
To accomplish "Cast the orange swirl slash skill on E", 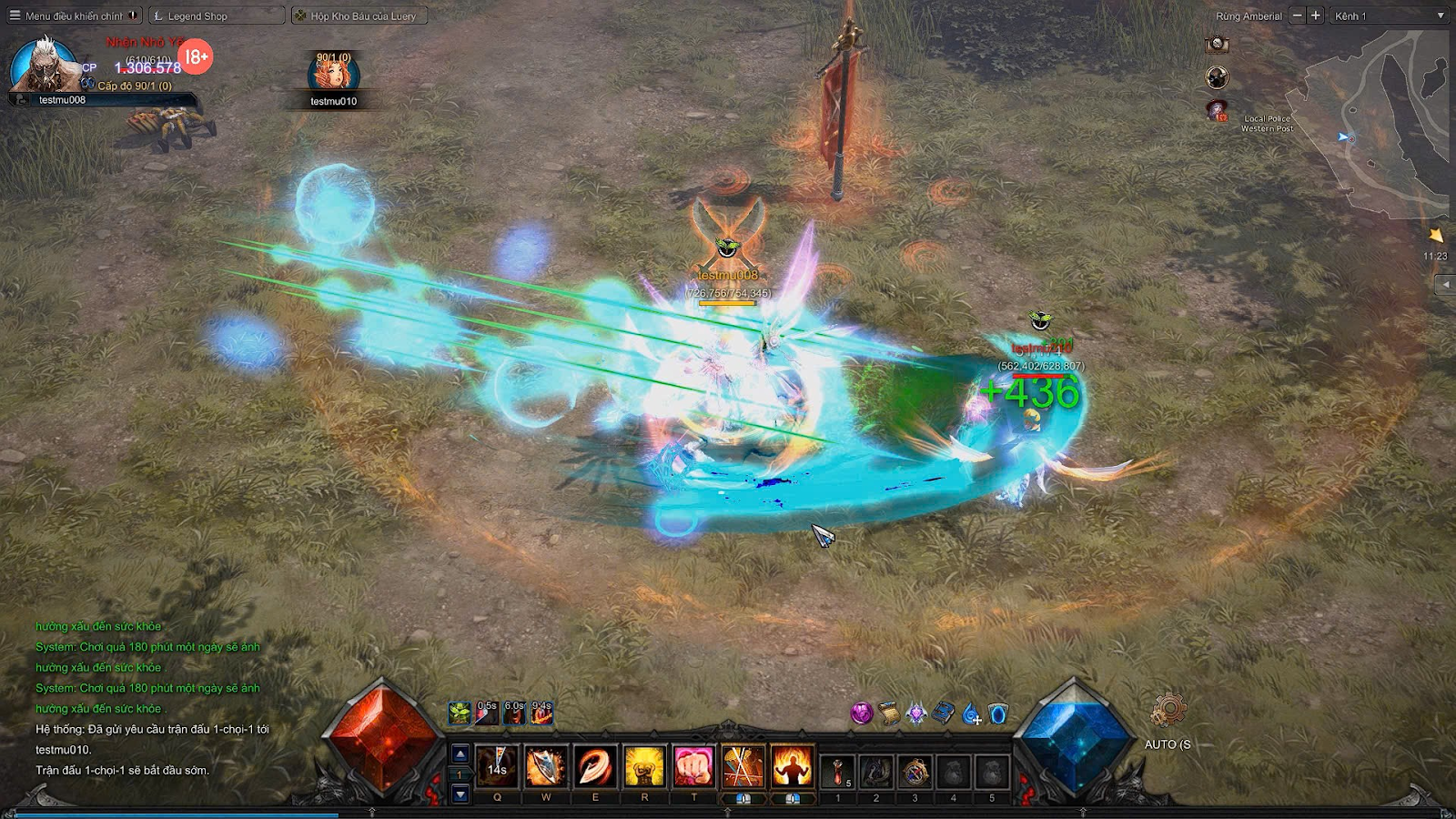I will (595, 766).
